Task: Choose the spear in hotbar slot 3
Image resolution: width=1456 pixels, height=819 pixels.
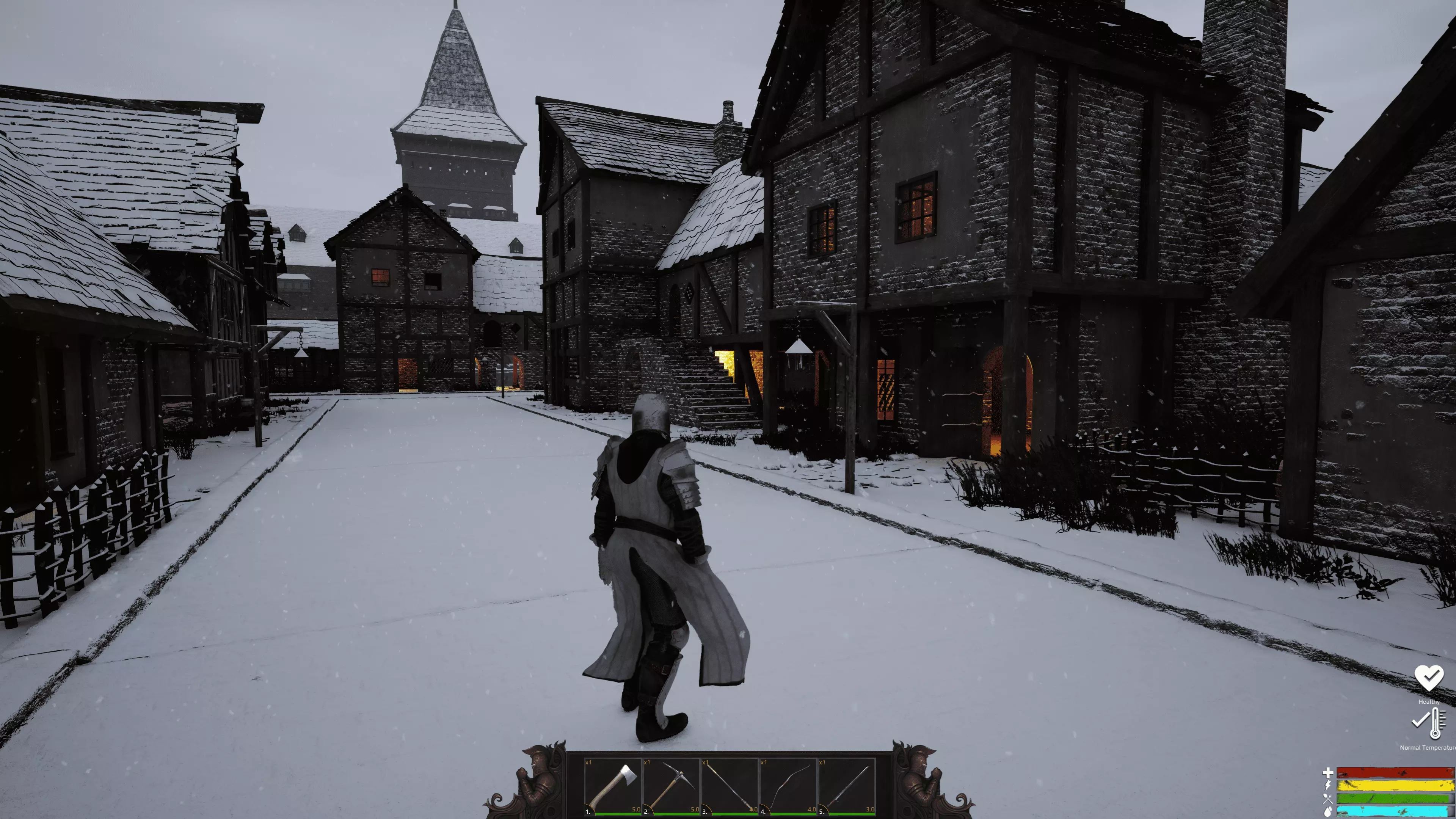Action: (730, 786)
